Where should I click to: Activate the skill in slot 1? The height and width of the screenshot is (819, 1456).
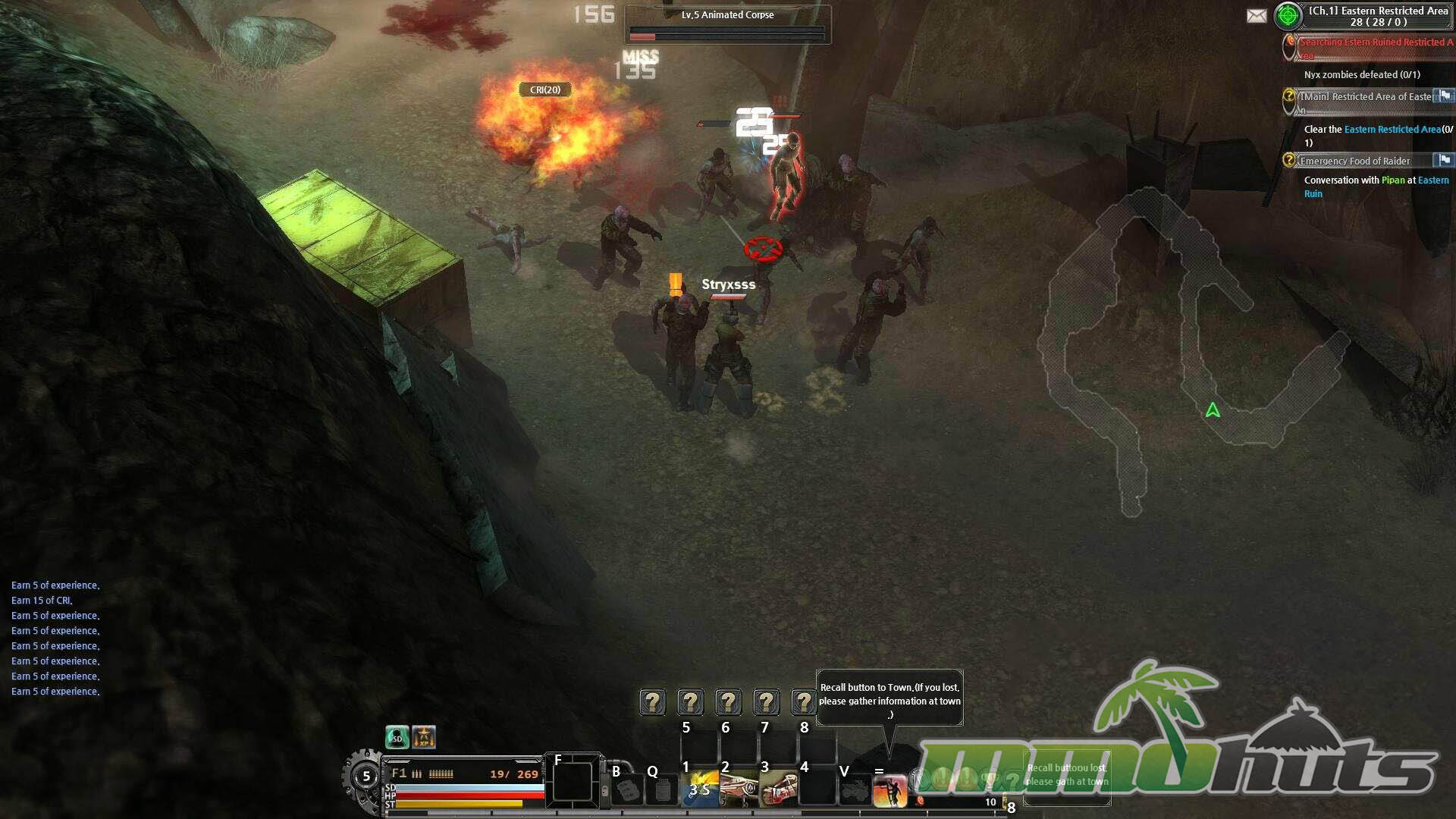tap(699, 789)
